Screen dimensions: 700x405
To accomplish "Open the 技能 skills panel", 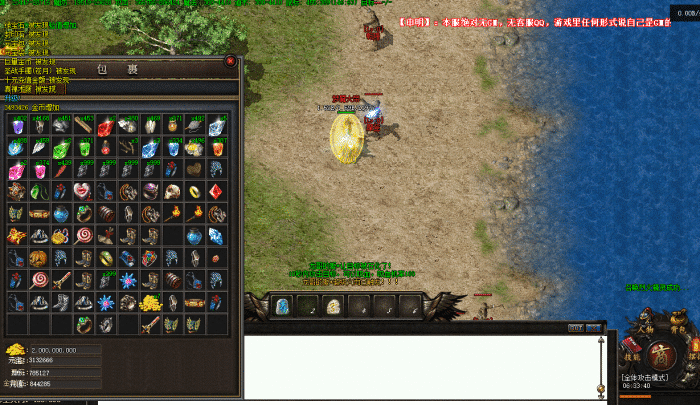I will point(633,355).
